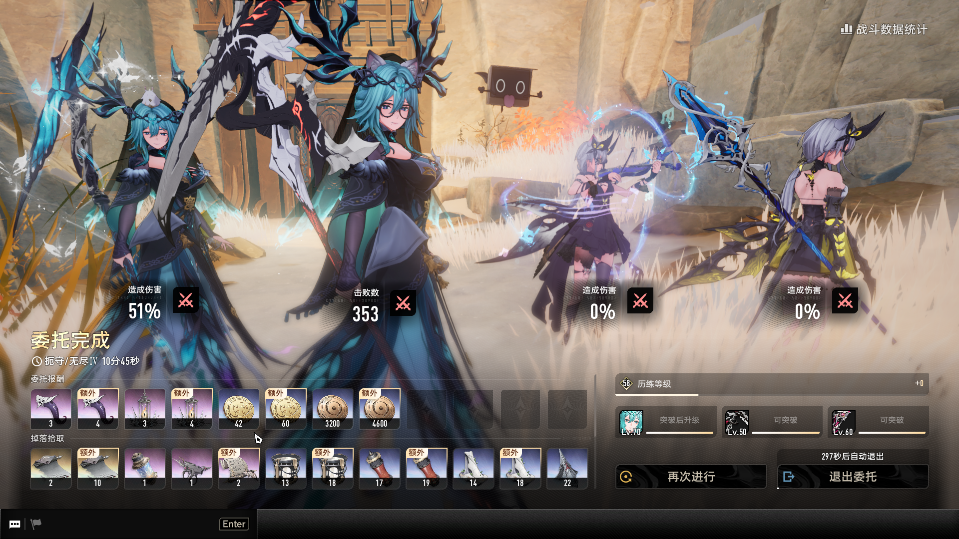The image size is (959, 539).
Task: Choose the coin stack reward showing 42
Action: [x=239, y=409]
